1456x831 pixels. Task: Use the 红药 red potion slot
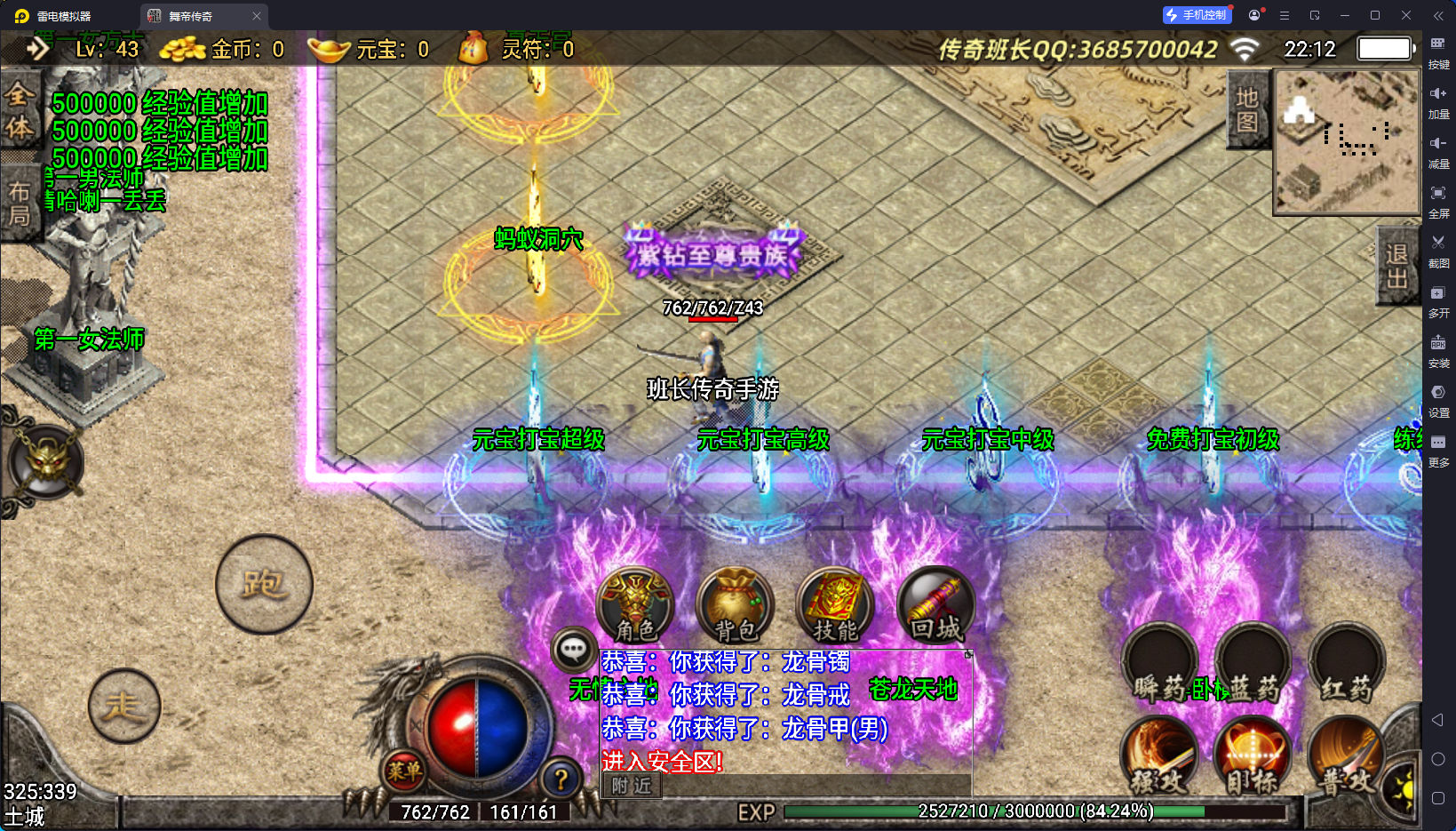coord(1346,665)
